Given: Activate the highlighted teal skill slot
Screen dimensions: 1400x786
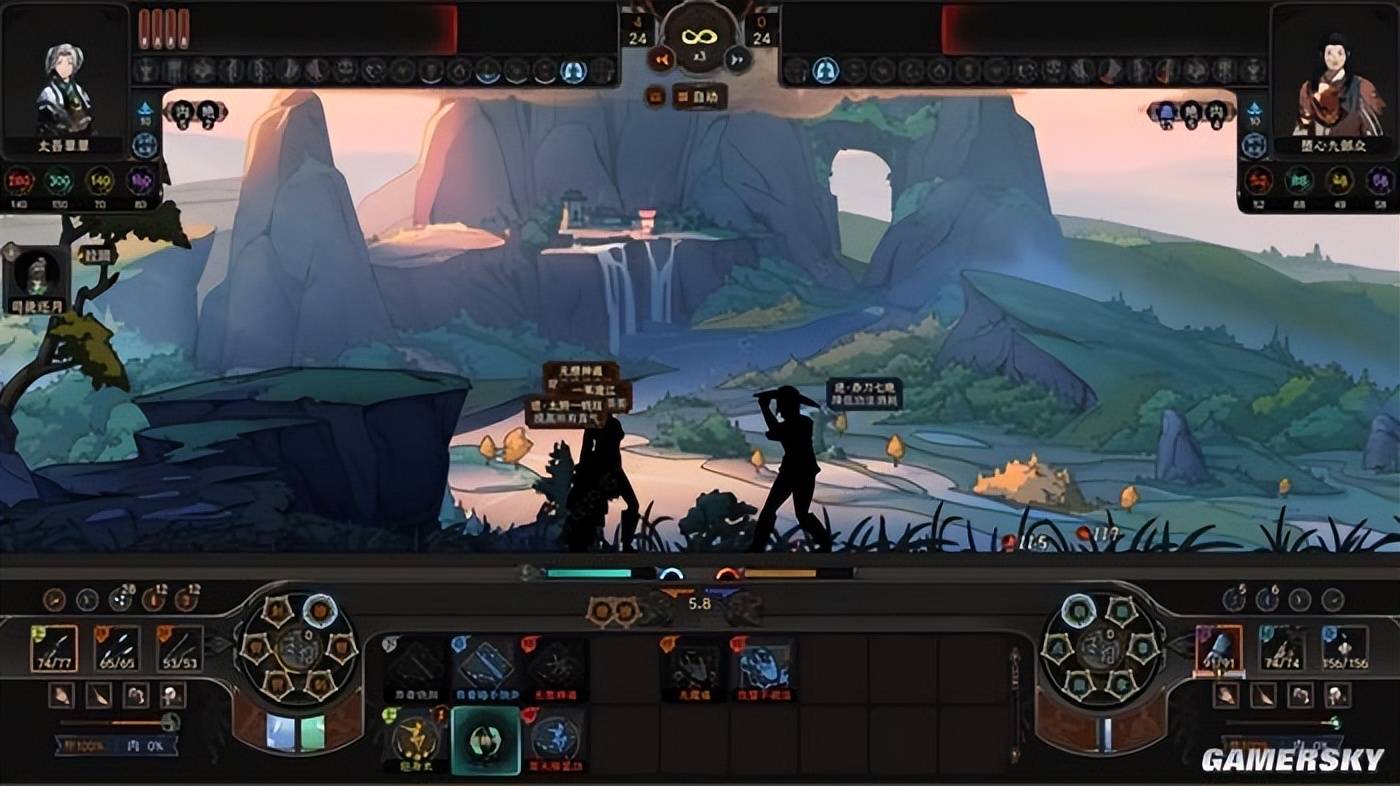Looking at the screenshot, I should coord(485,740).
